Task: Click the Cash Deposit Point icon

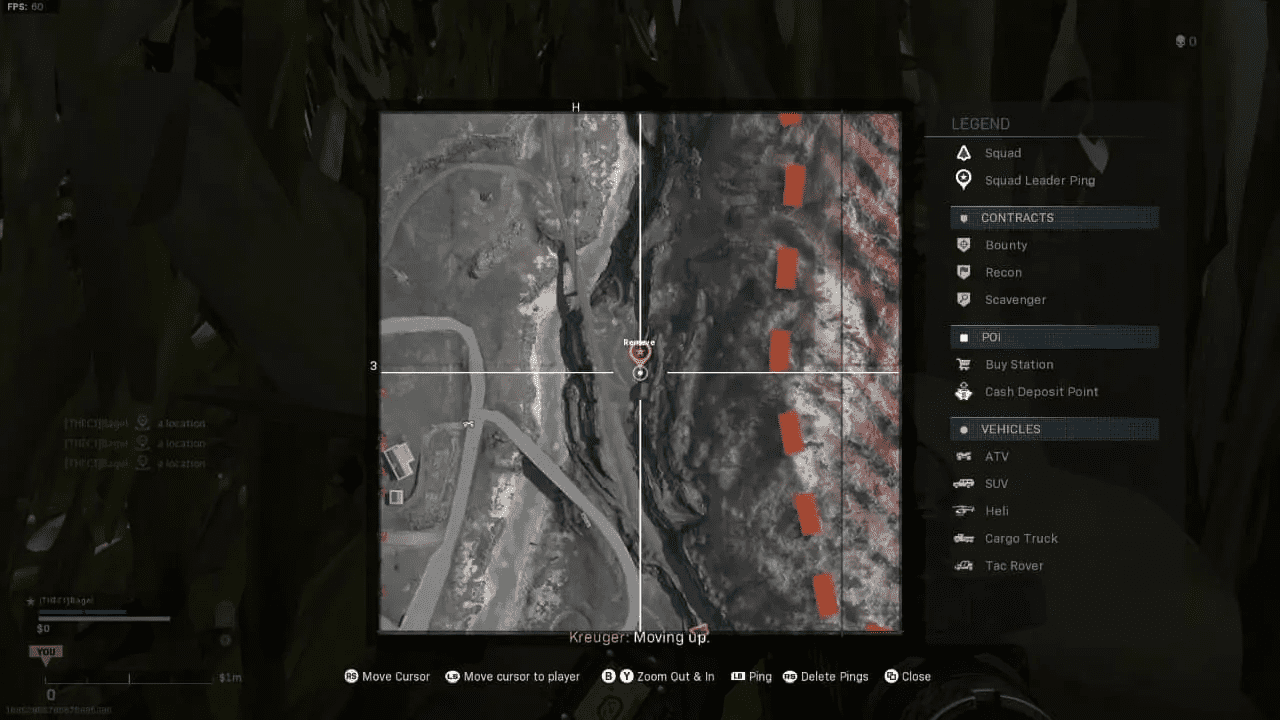Action: 963,391
